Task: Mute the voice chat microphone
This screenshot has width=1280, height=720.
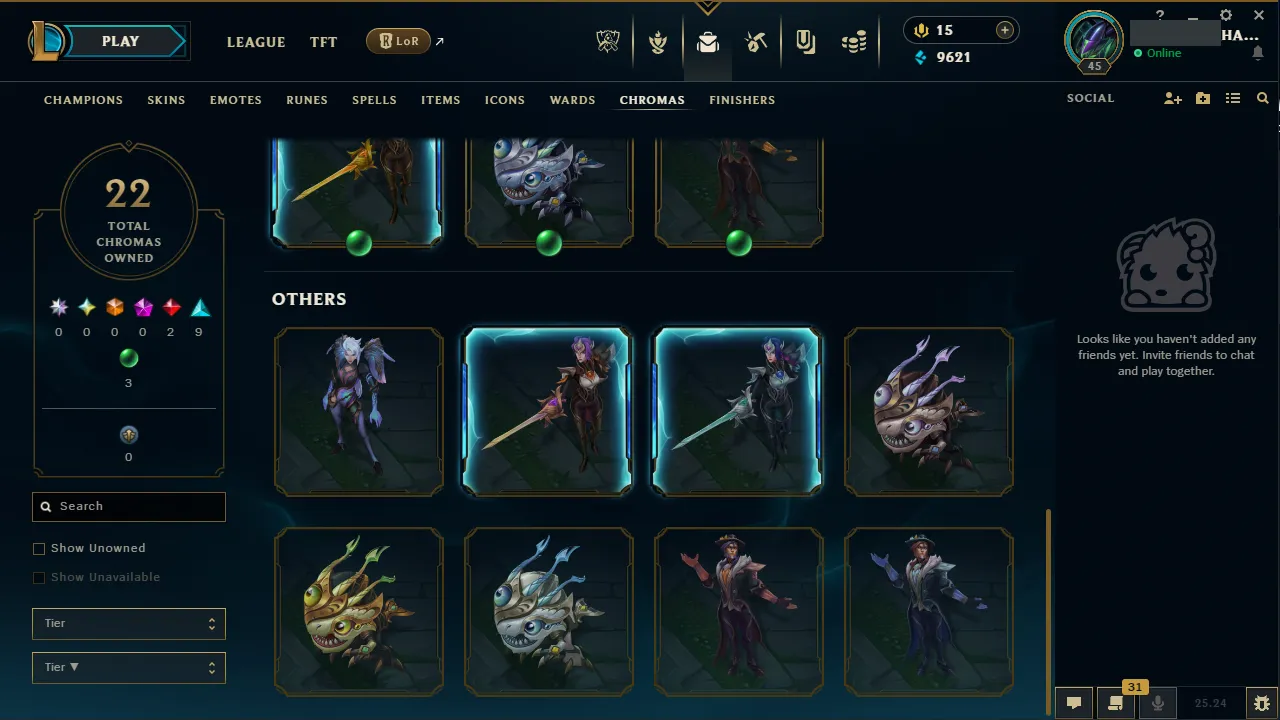Action: click(1158, 702)
